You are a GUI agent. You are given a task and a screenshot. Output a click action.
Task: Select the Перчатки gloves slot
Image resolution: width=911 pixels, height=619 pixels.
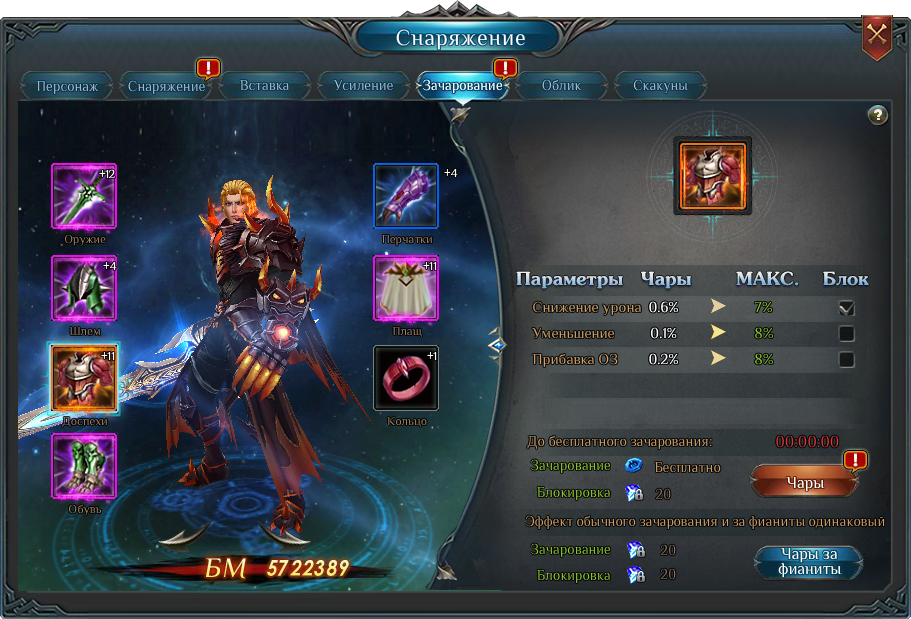click(406, 197)
